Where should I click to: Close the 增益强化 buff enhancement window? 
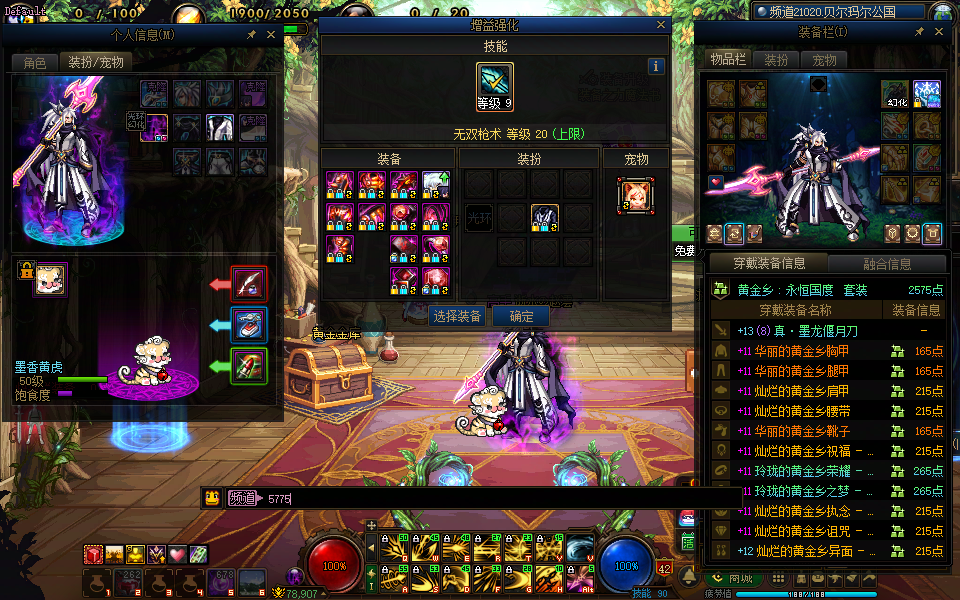pos(661,25)
